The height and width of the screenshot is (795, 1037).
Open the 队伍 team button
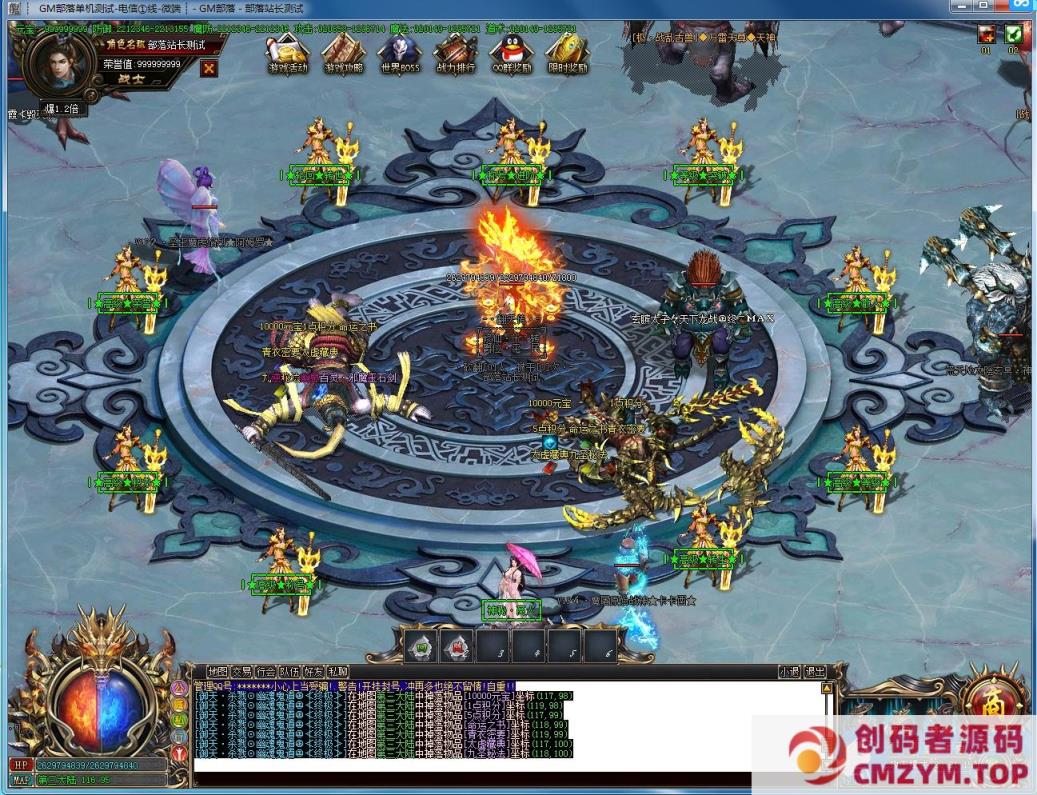[289, 672]
